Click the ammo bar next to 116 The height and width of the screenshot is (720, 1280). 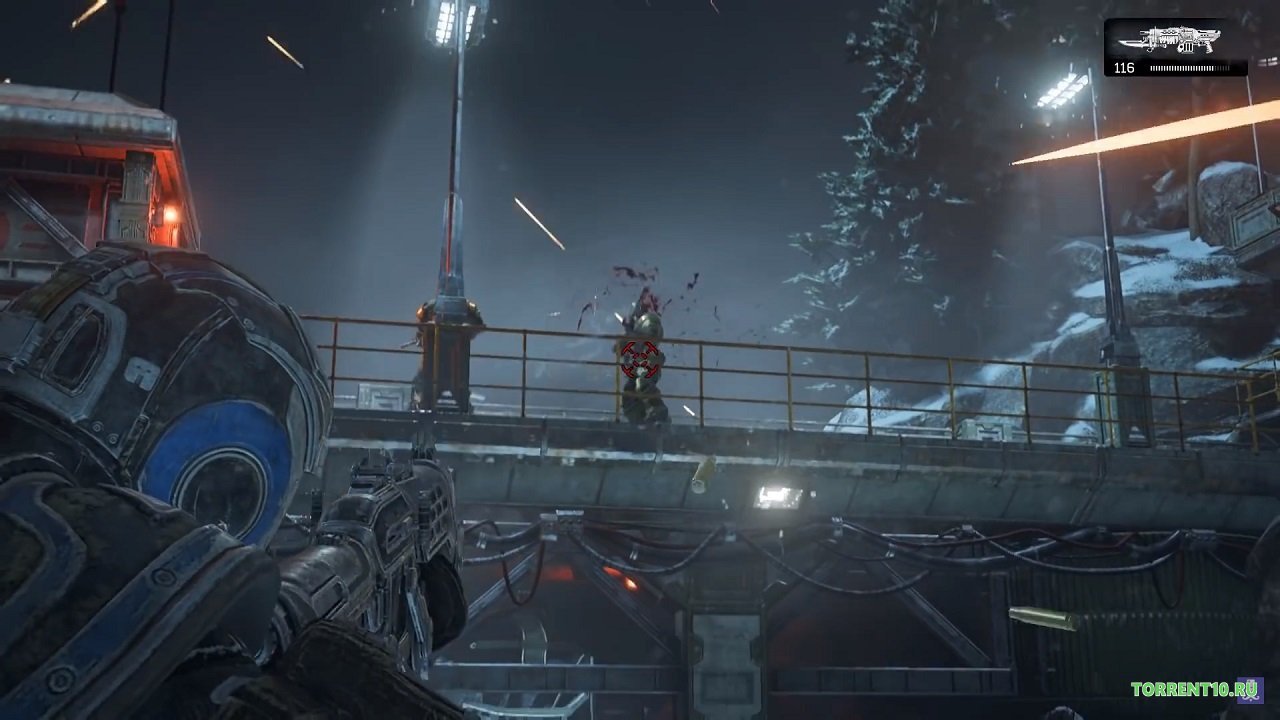[1190, 70]
